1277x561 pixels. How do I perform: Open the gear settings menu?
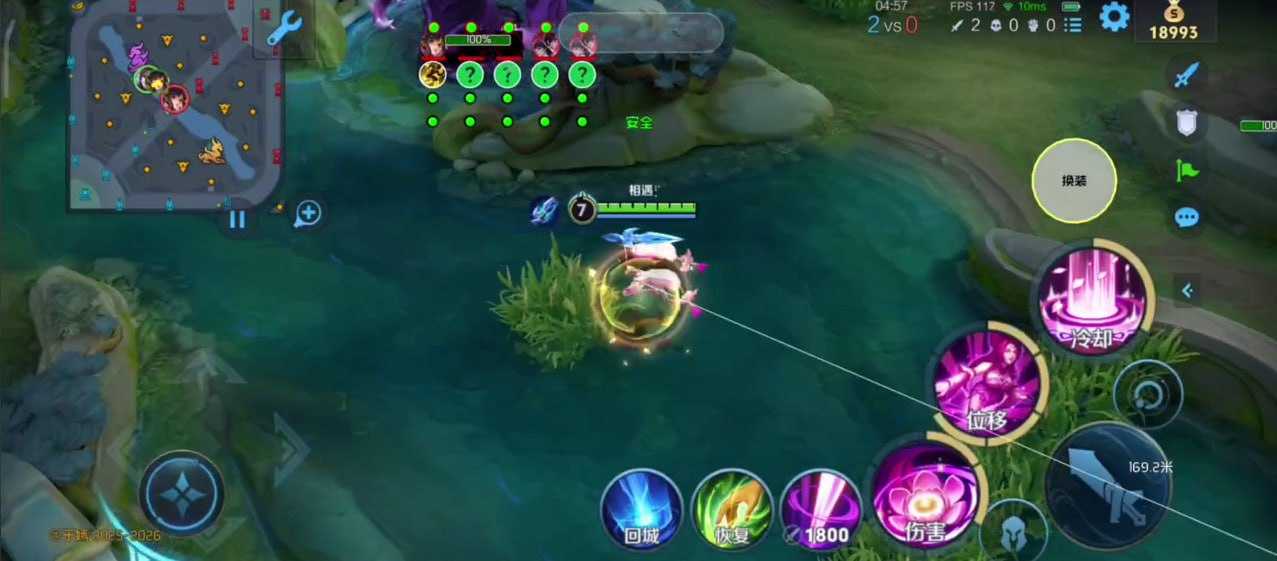click(x=1114, y=16)
